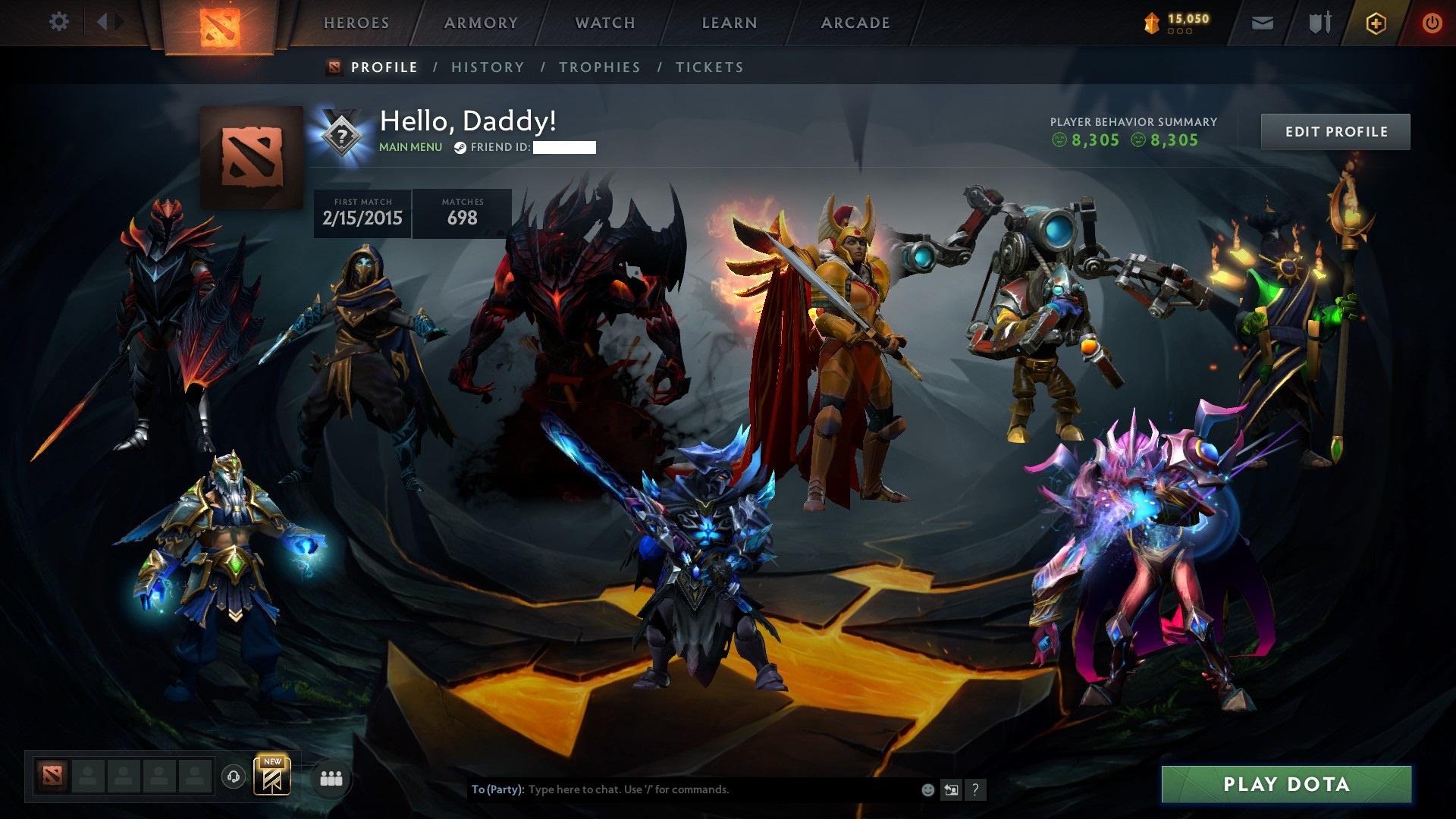
Task: Open the TROPHIES tab
Action: pos(599,67)
